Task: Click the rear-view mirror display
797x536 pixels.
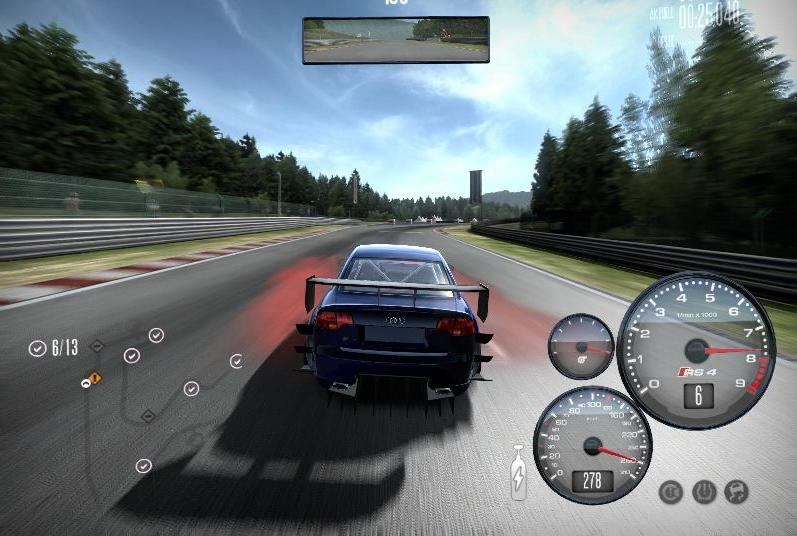Action: click(396, 40)
